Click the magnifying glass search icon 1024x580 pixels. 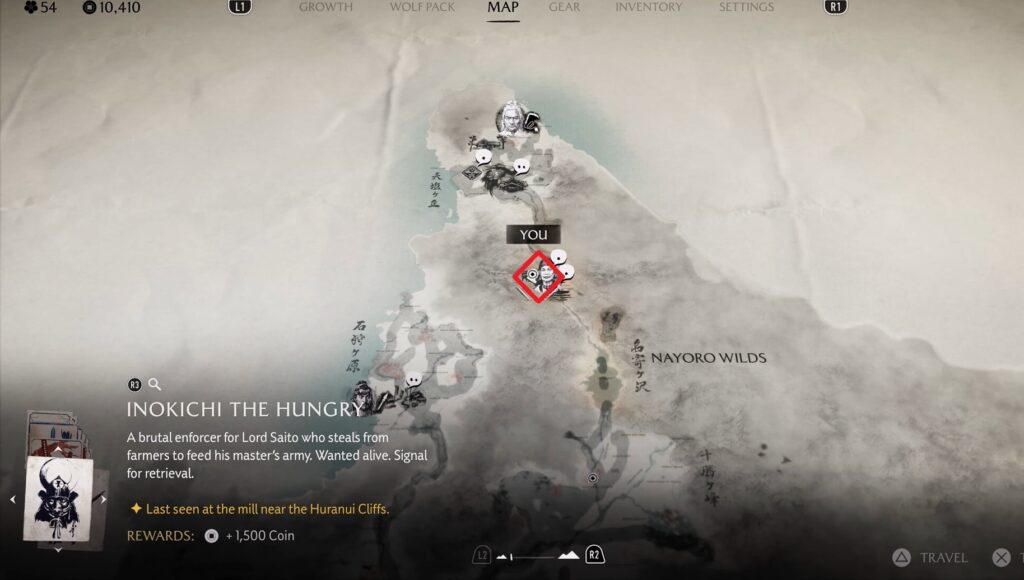155,384
